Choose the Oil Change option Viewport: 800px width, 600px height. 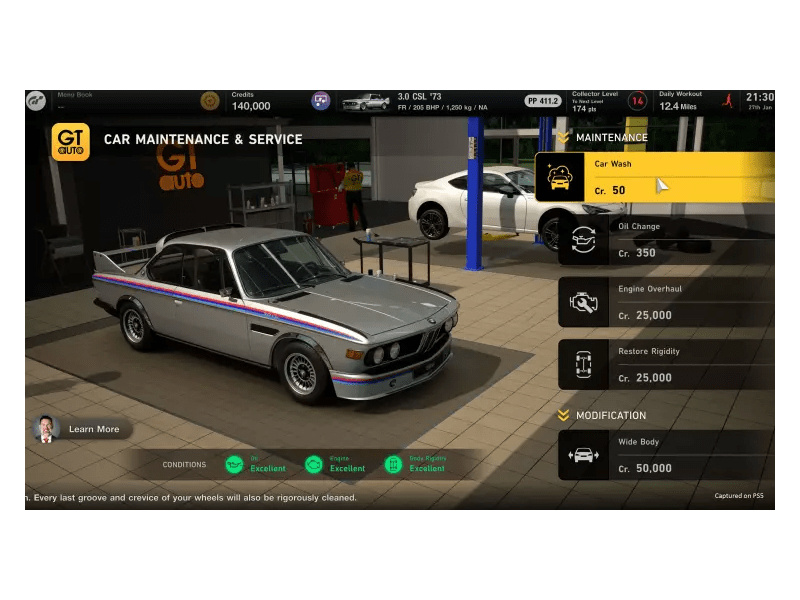(666, 239)
